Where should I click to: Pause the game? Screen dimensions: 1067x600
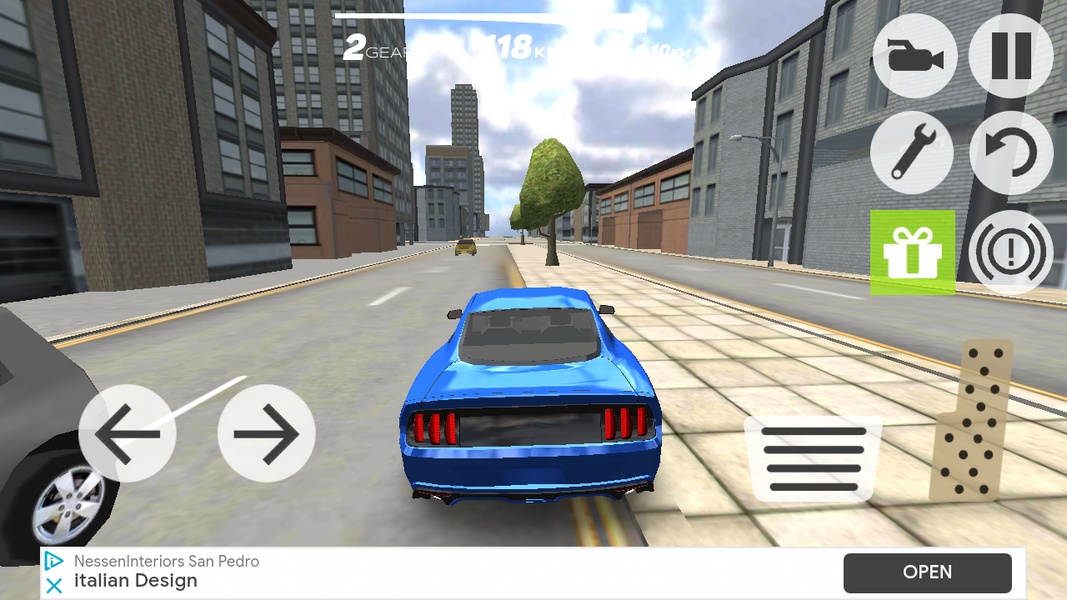(1010, 57)
